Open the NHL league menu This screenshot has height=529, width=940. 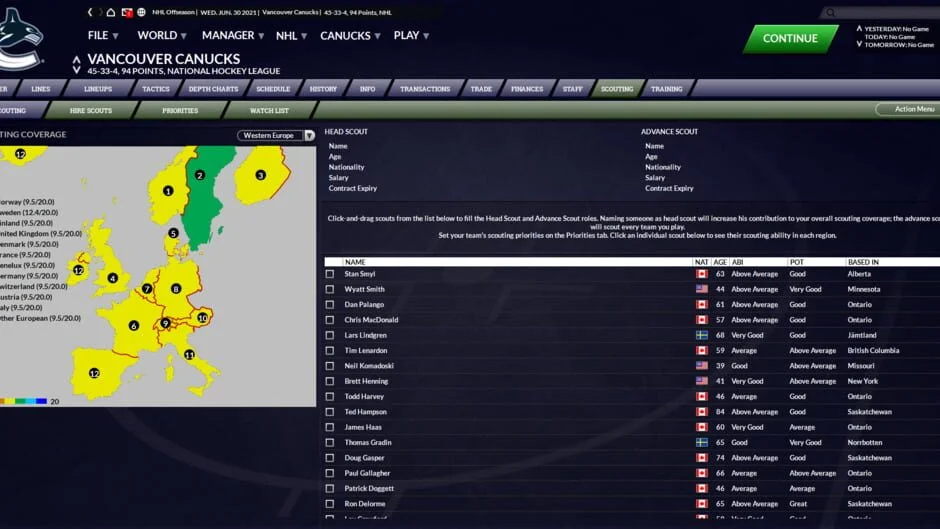click(x=291, y=36)
